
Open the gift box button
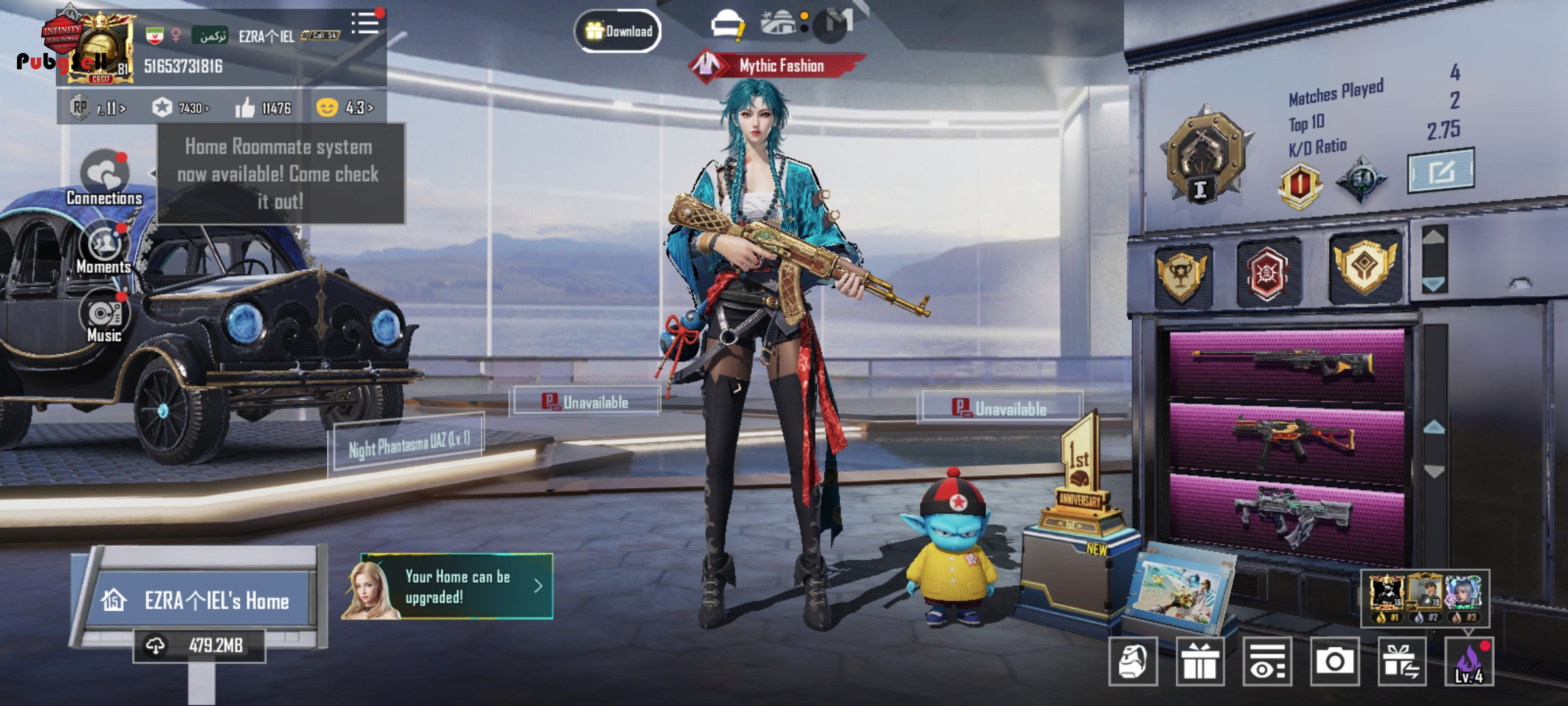pyautogui.click(x=1200, y=662)
